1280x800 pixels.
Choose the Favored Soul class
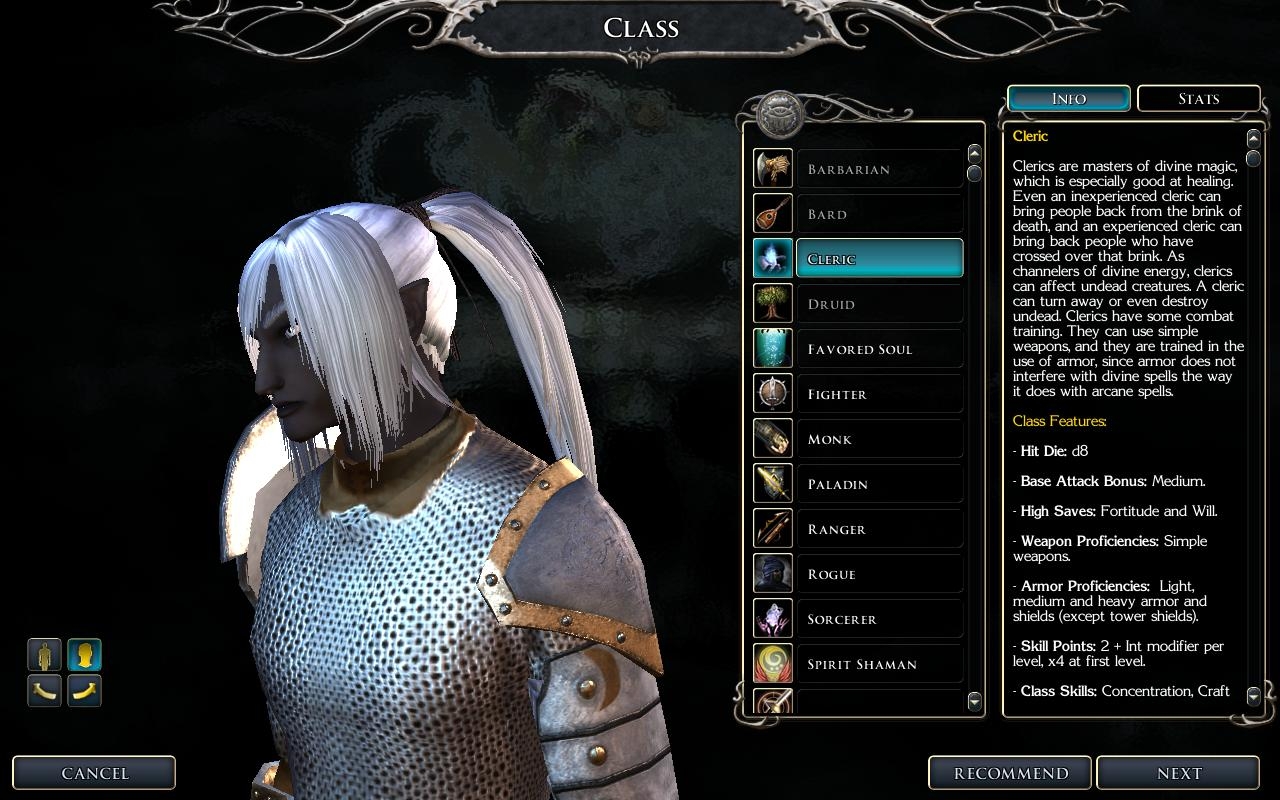click(879, 349)
